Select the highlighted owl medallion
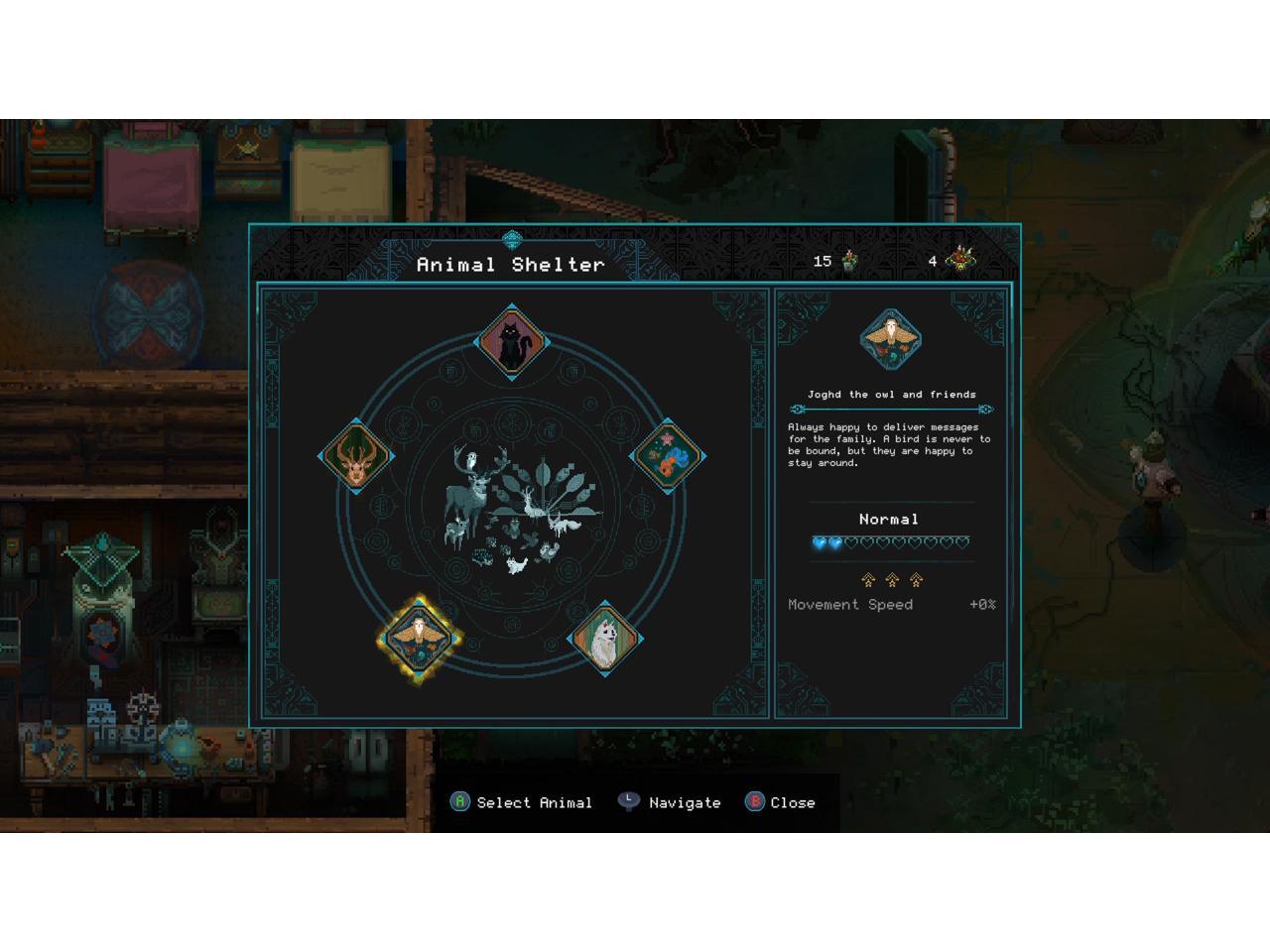The image size is (1270, 952). (420, 639)
